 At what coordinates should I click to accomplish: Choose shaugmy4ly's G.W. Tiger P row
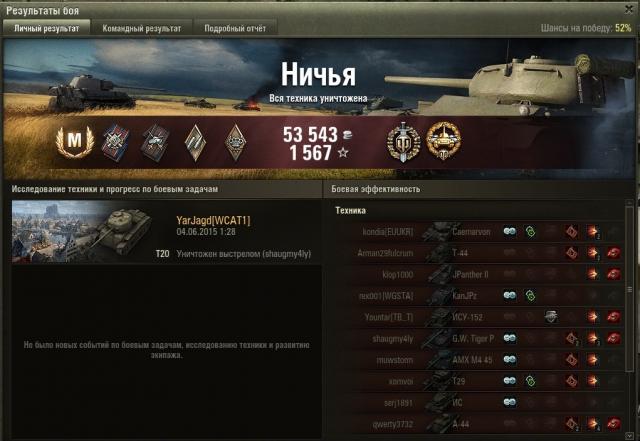pos(478,338)
